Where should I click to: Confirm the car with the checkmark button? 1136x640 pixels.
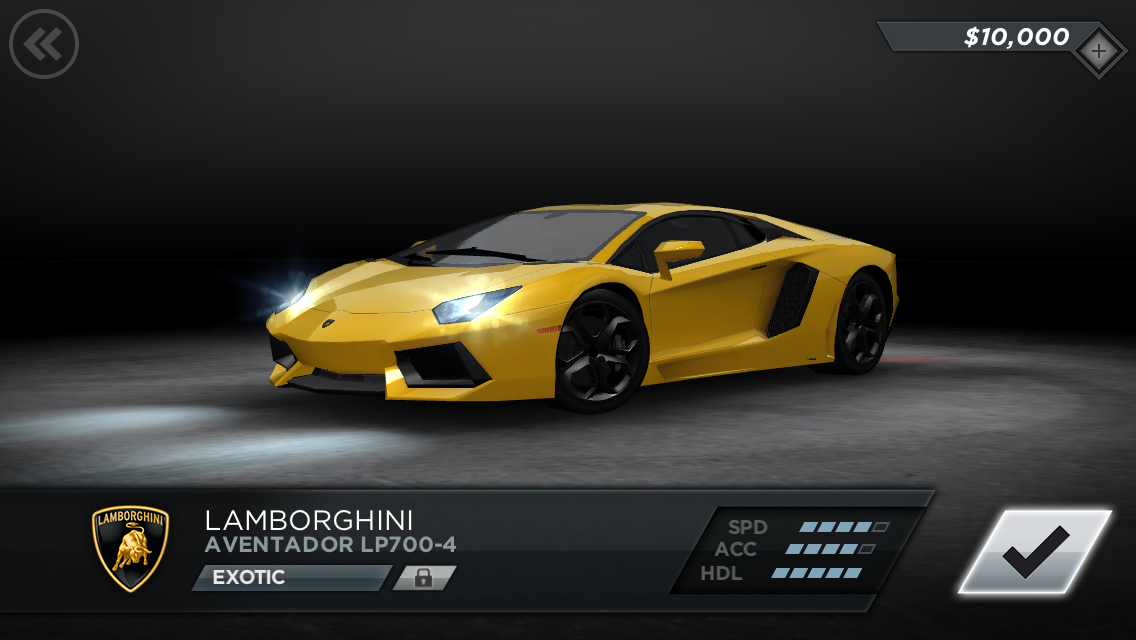(1035, 552)
